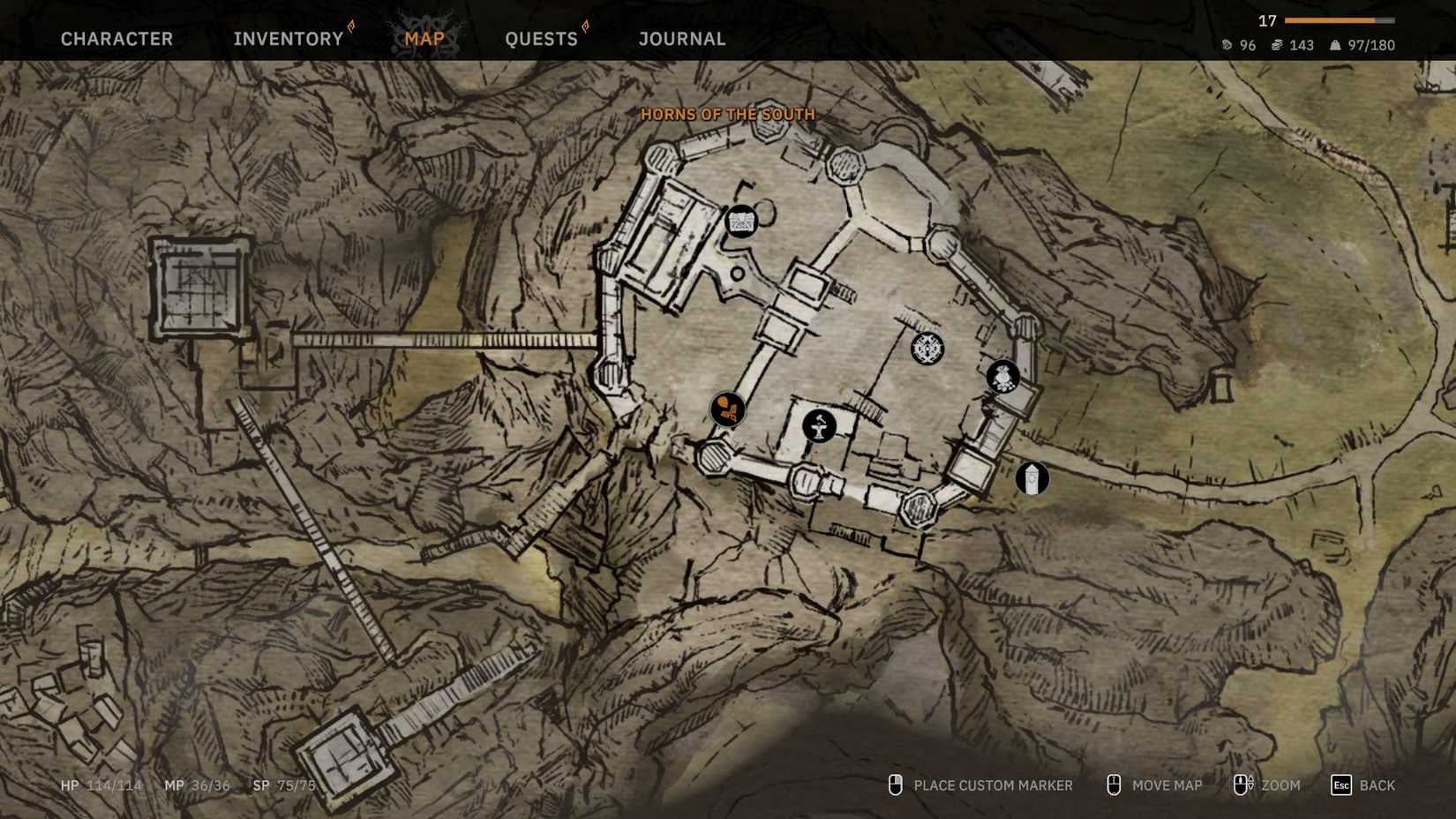Switch to the Journal tab

[x=681, y=39]
